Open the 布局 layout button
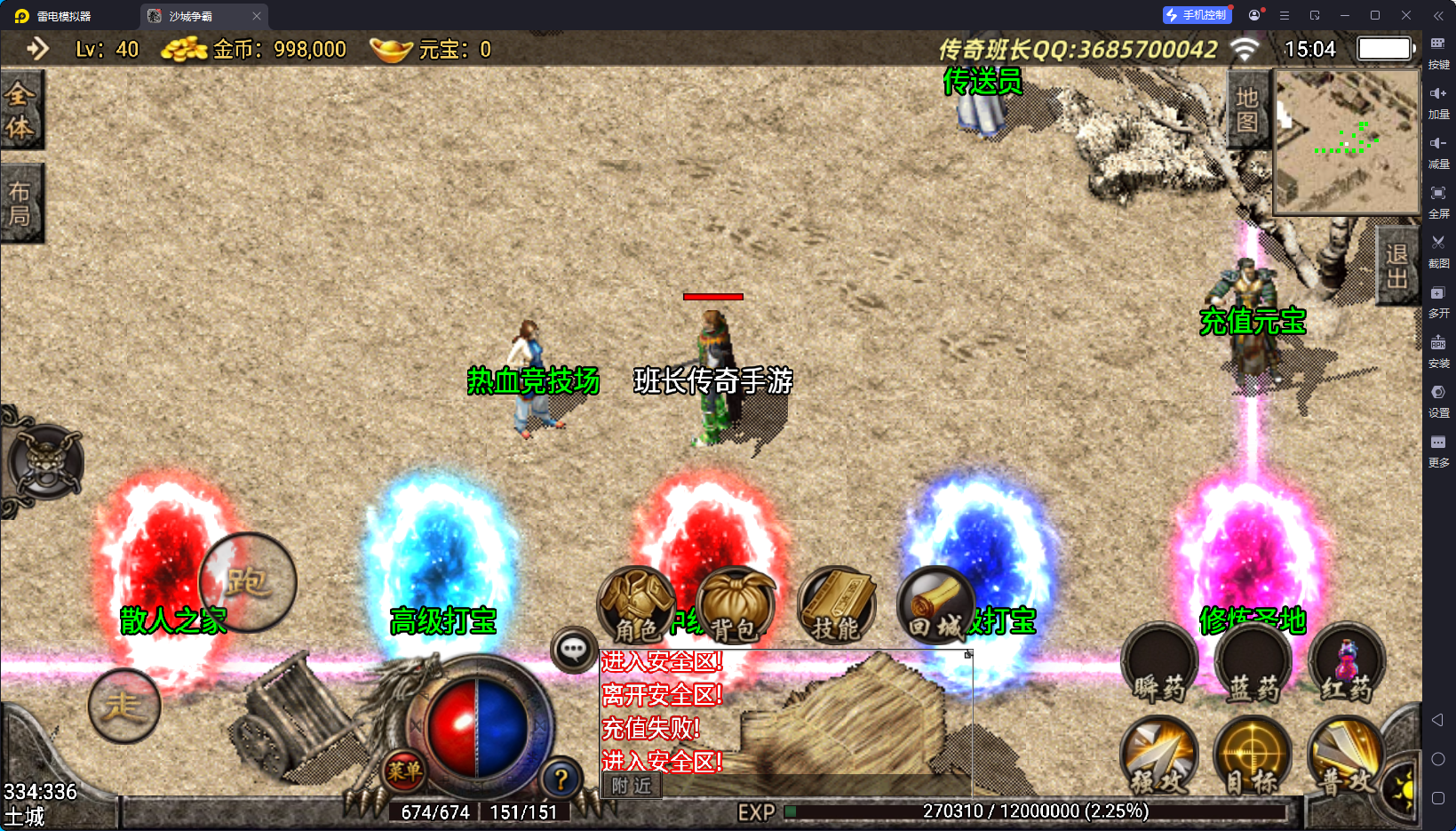This screenshot has height=831, width=1456. pos(20,204)
